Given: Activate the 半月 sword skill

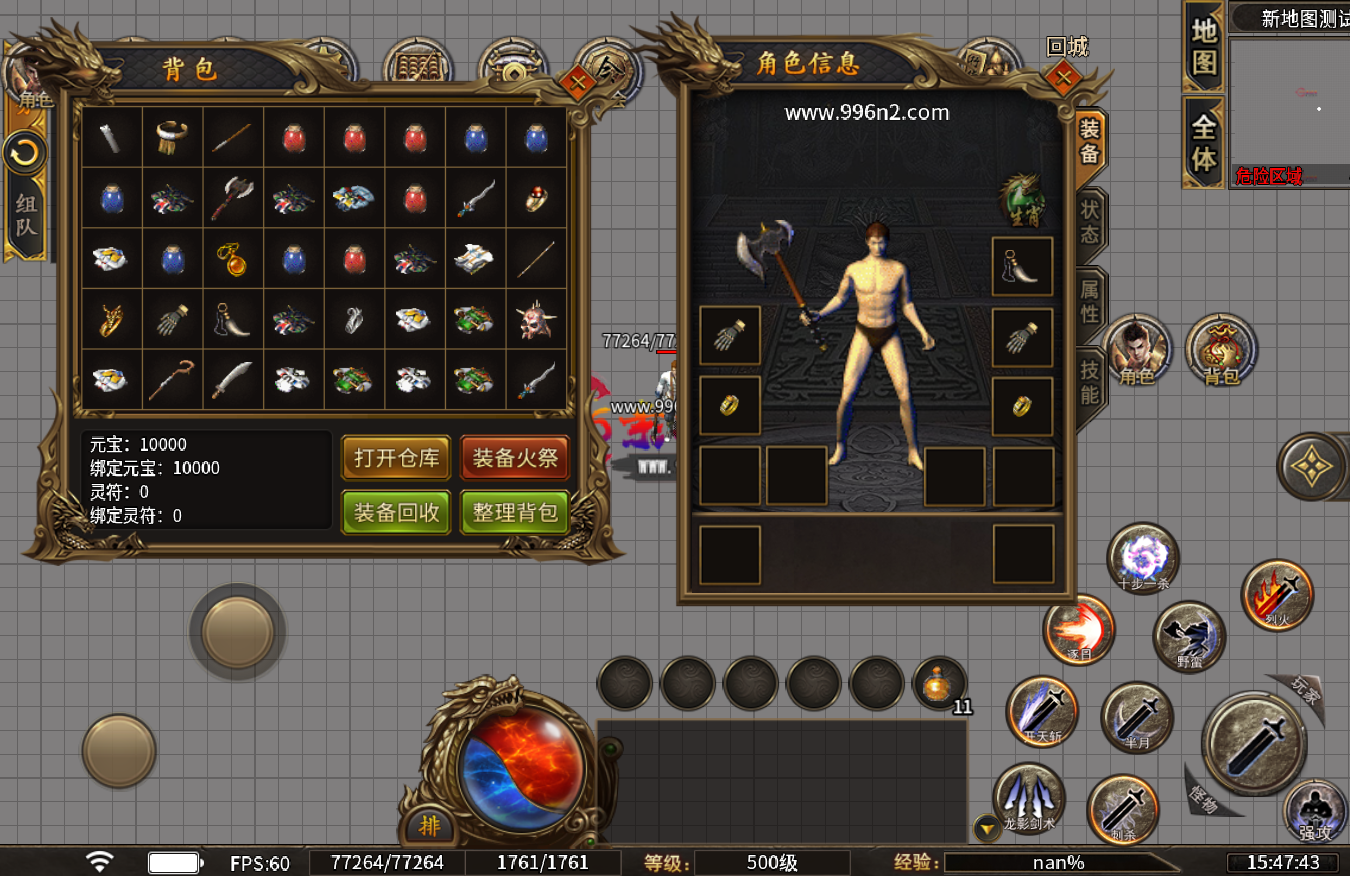Looking at the screenshot, I should pos(1137,718).
